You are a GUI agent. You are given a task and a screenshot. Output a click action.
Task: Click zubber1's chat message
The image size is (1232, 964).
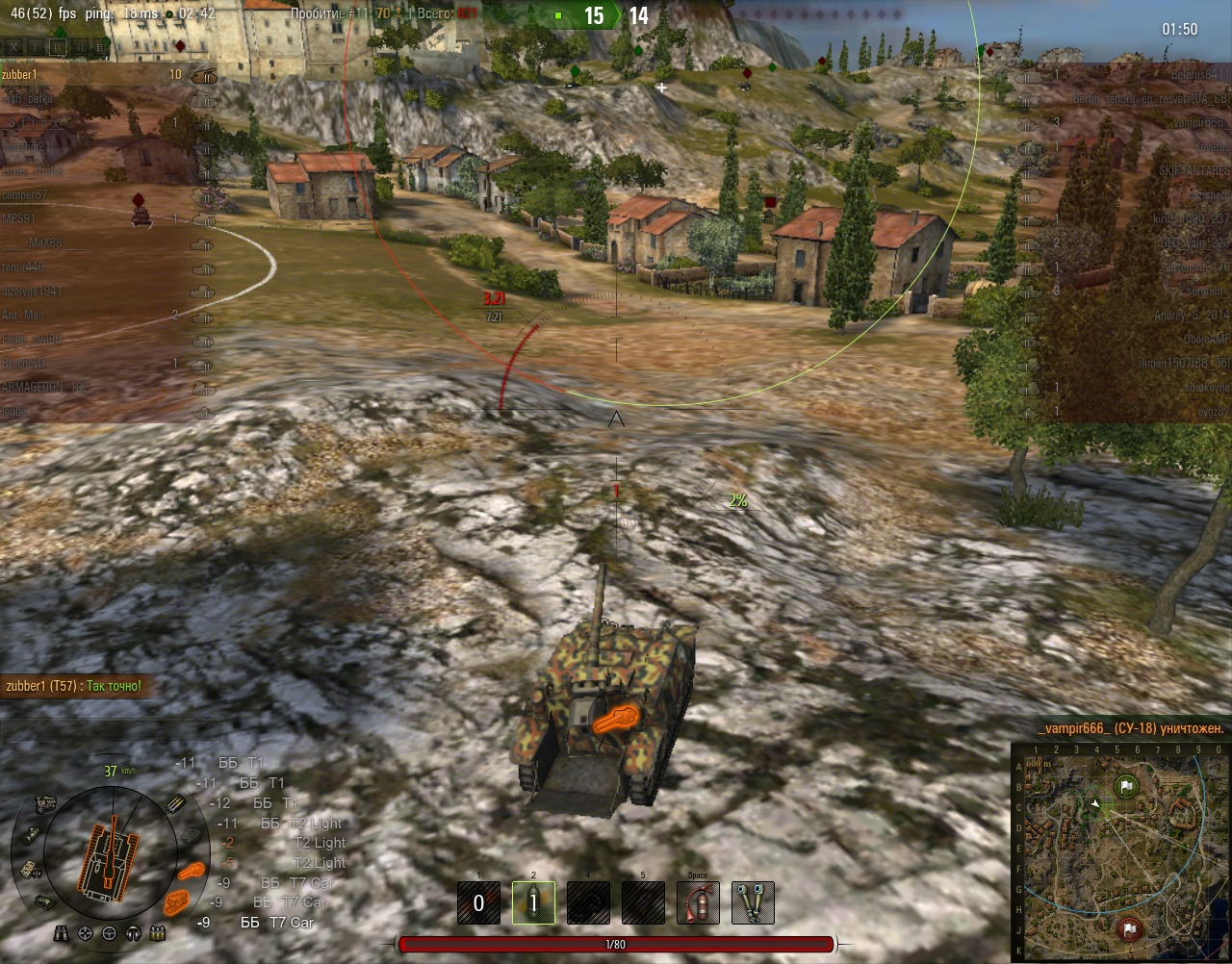(73, 686)
